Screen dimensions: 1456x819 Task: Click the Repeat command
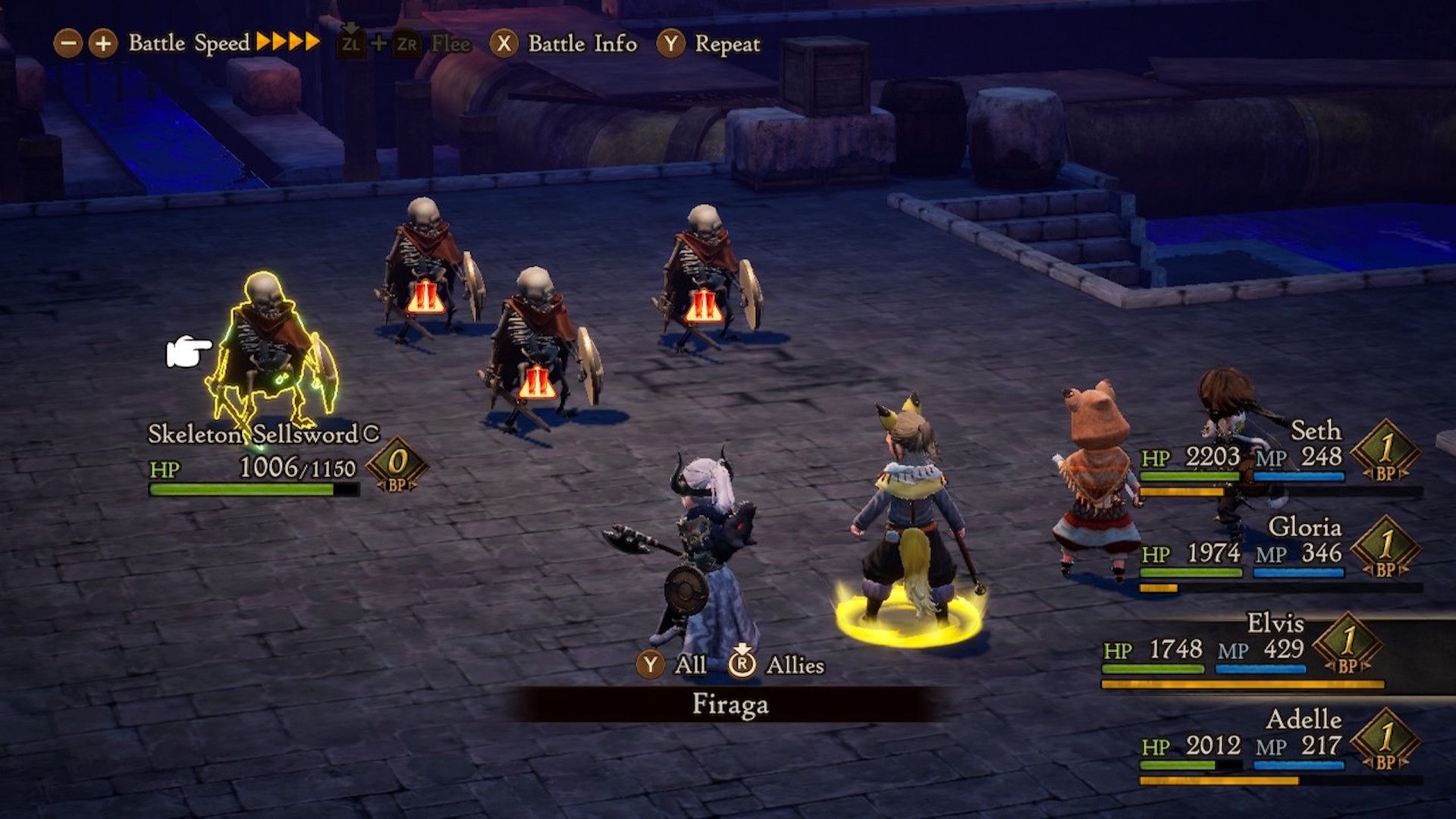(726, 43)
